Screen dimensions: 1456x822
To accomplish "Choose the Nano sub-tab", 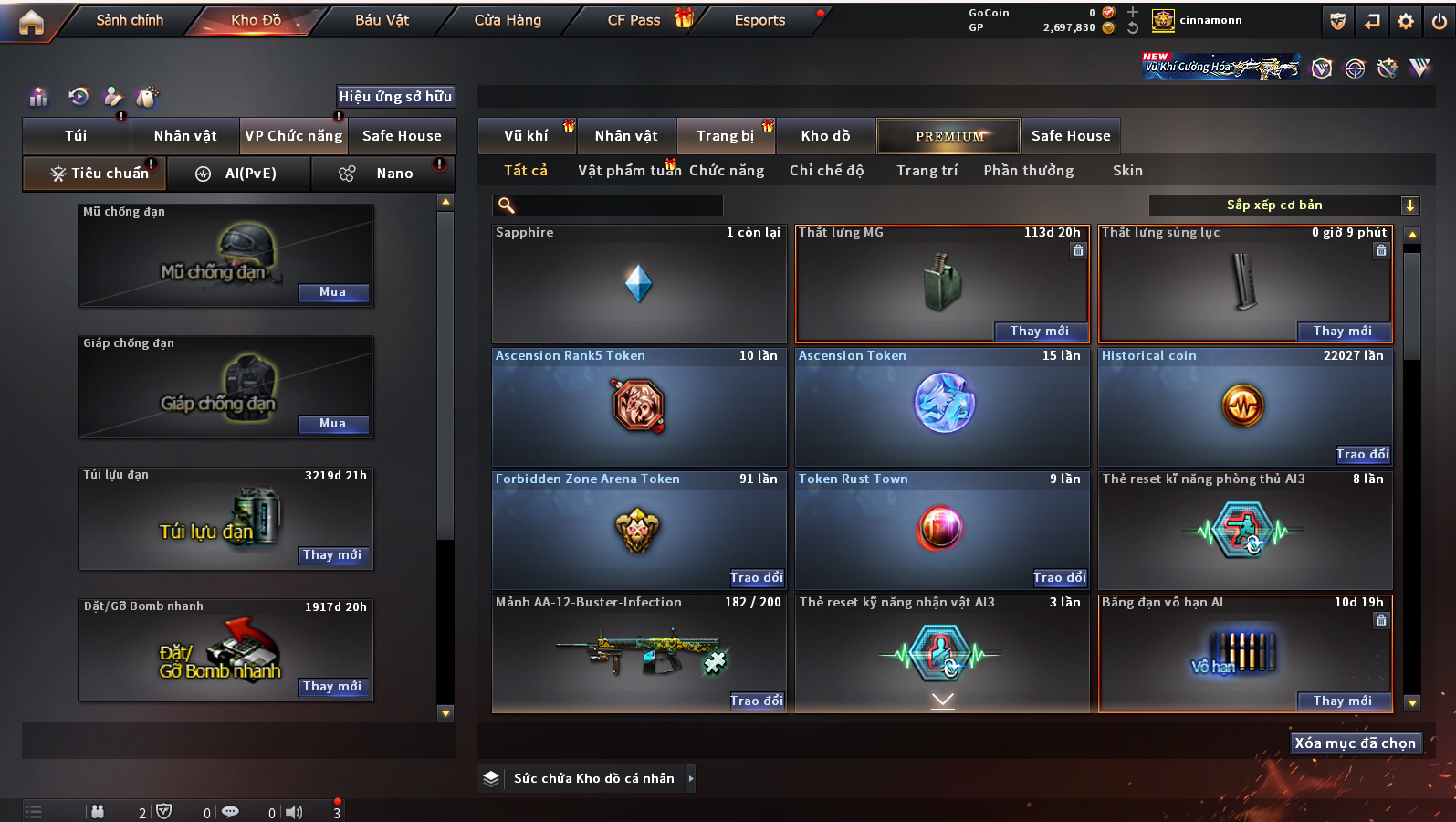I will point(382,174).
